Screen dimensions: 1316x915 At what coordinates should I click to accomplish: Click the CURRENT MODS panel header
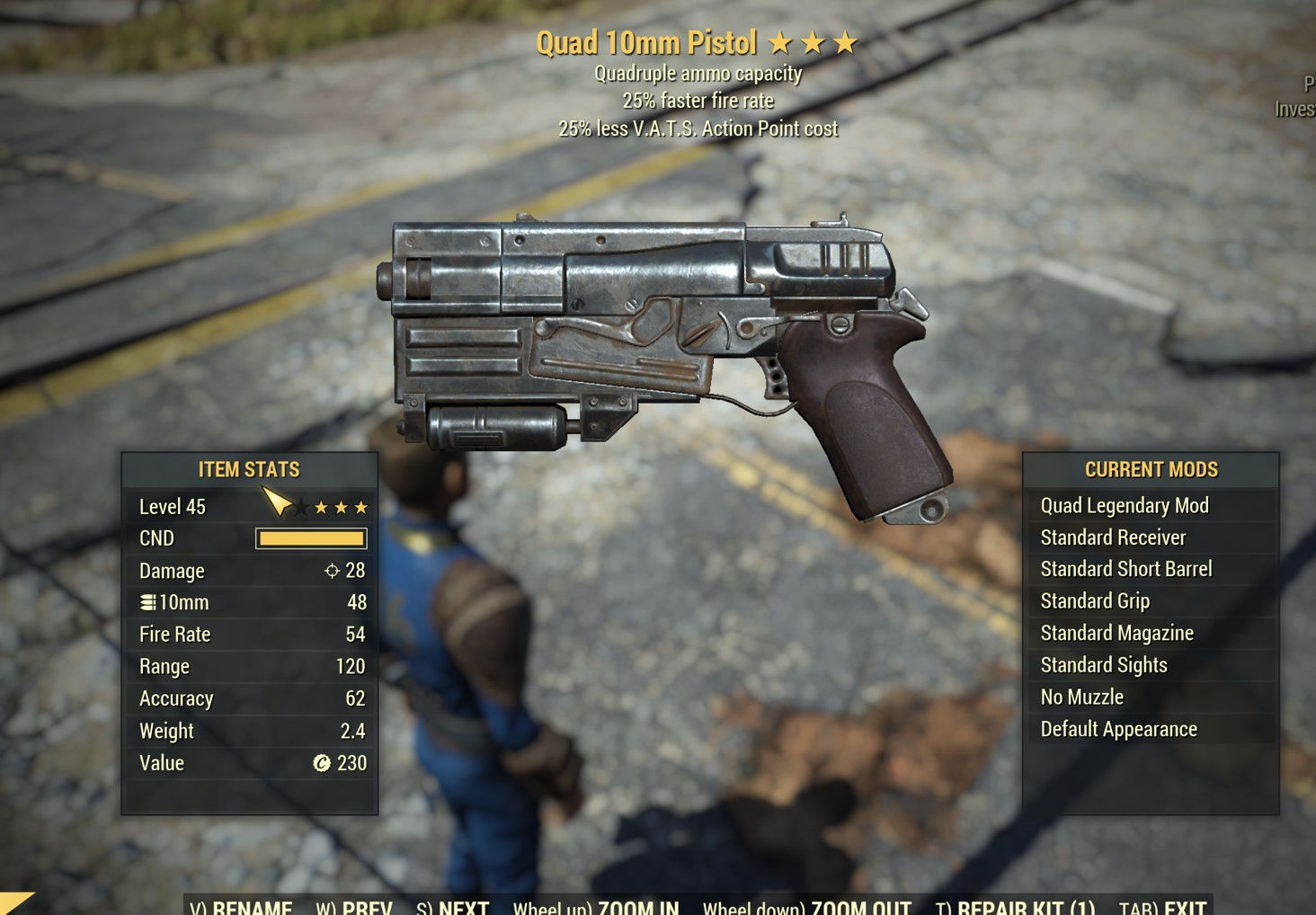[x=1151, y=469]
